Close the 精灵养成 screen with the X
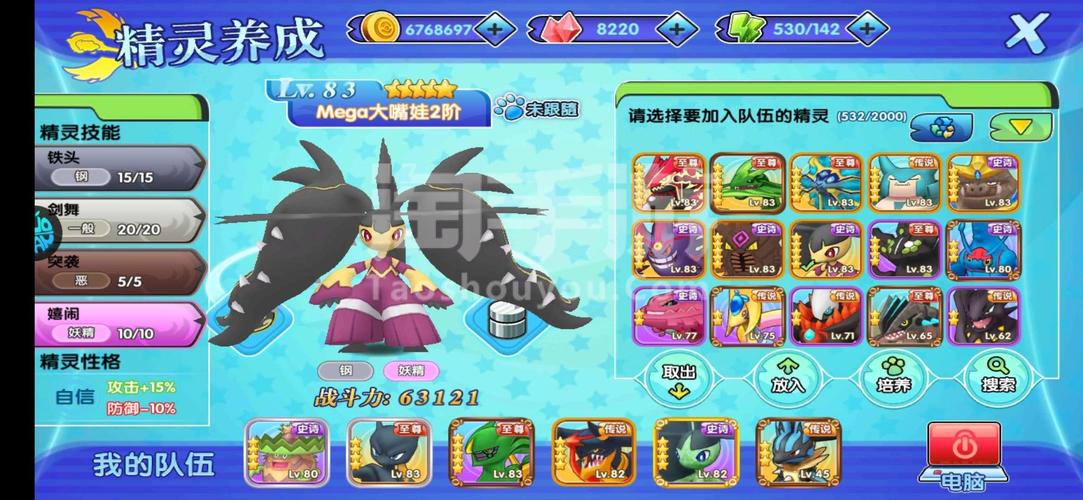The height and width of the screenshot is (500, 1083). [x=1024, y=31]
